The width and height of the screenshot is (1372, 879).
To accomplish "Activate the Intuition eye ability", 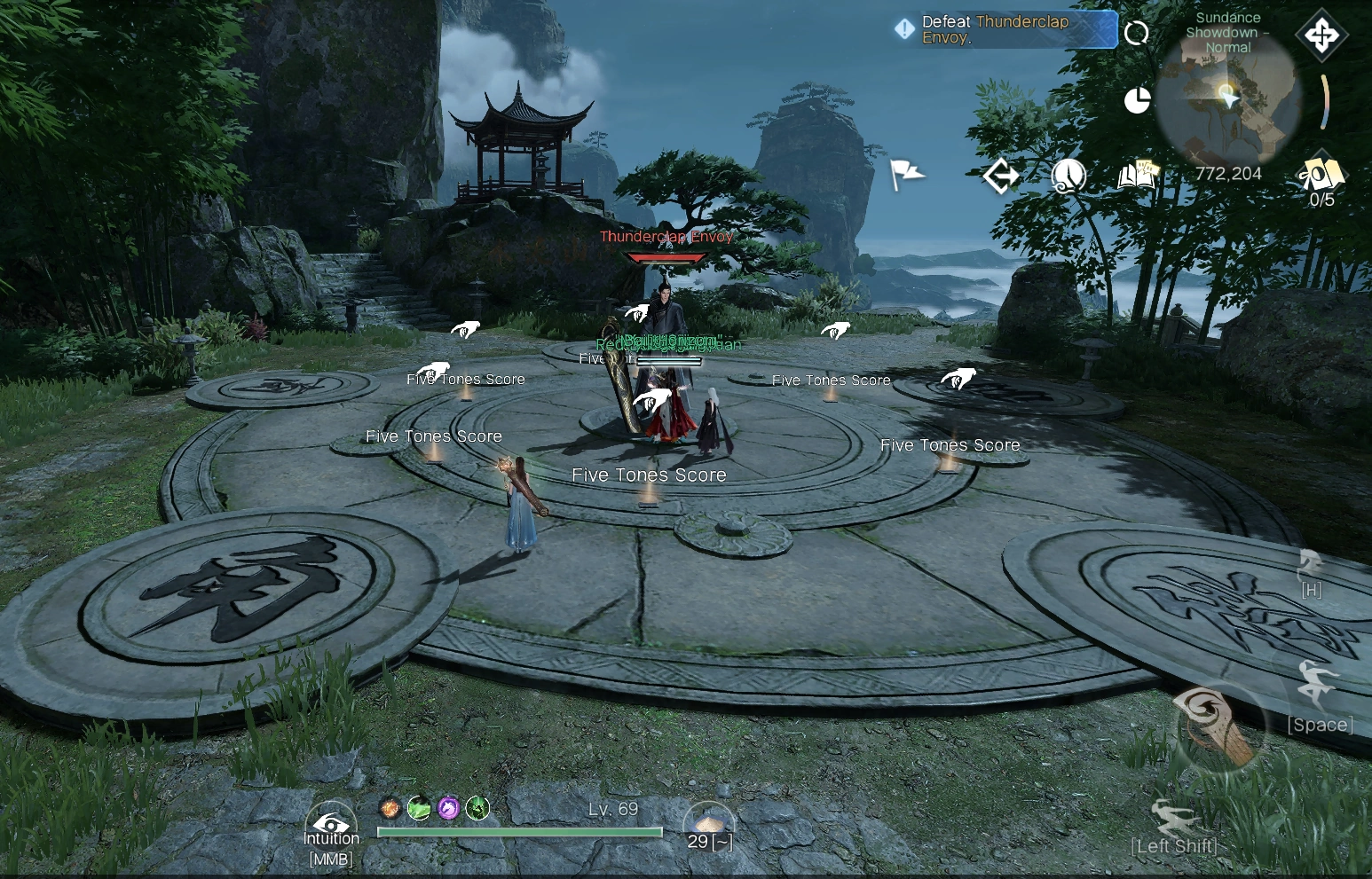I will tap(331, 825).
